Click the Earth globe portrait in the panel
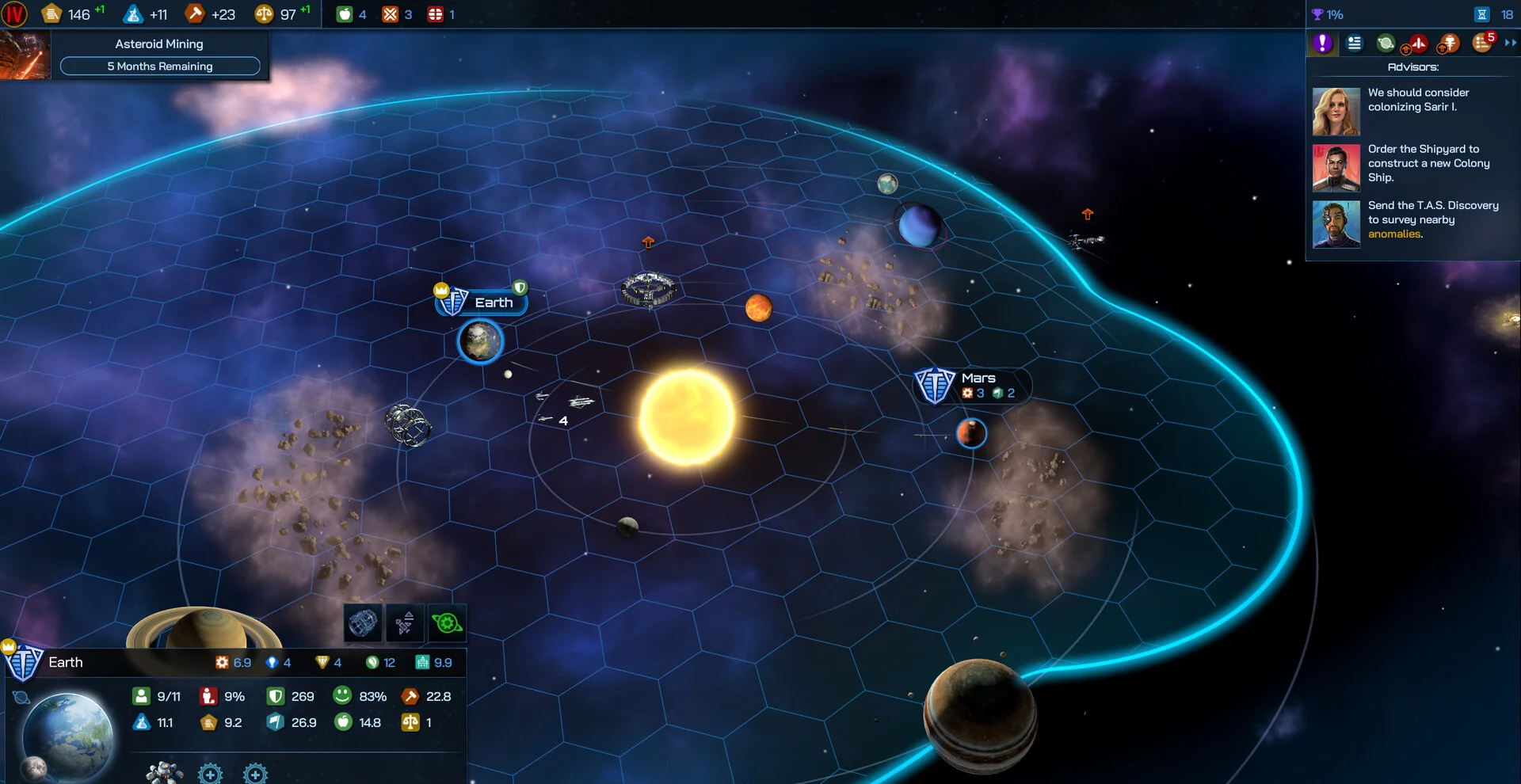The image size is (1521, 784). tap(67, 735)
